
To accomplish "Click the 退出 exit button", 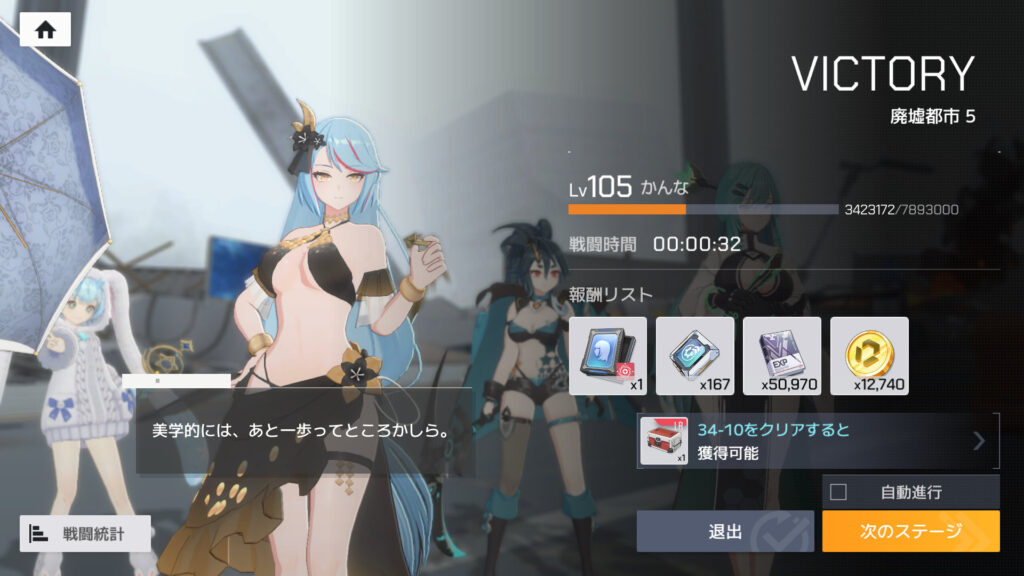I will [727, 531].
